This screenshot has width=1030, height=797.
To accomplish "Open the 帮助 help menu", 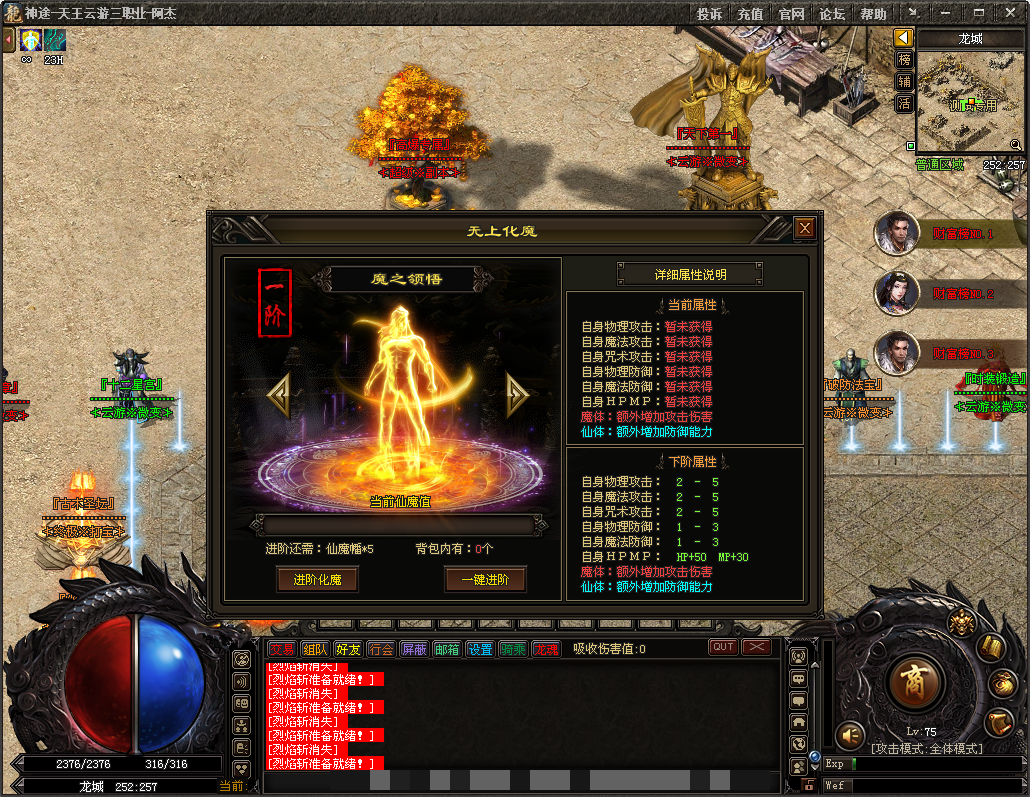I will [x=873, y=14].
